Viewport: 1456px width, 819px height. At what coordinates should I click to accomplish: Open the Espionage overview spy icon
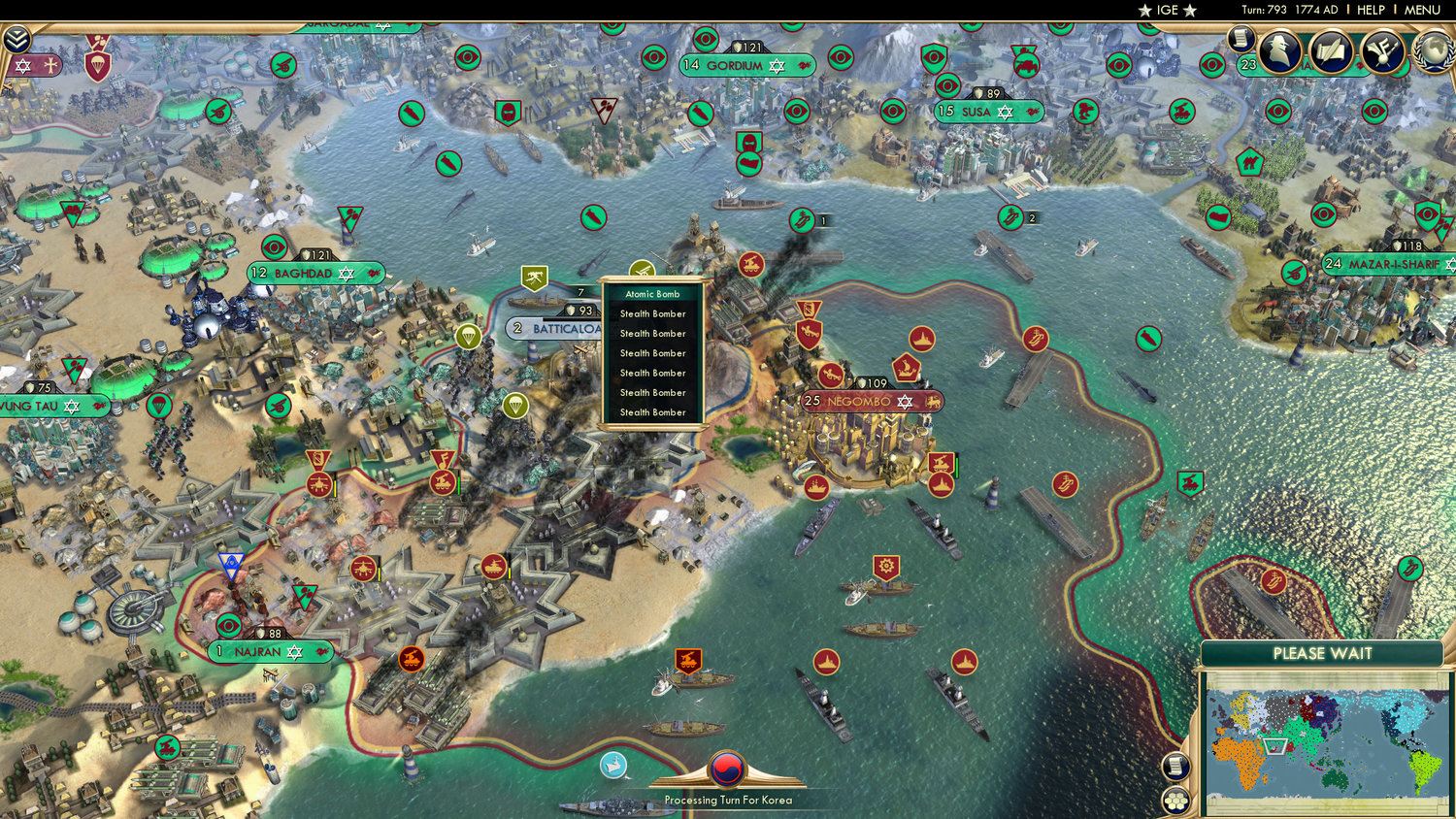point(1279,50)
